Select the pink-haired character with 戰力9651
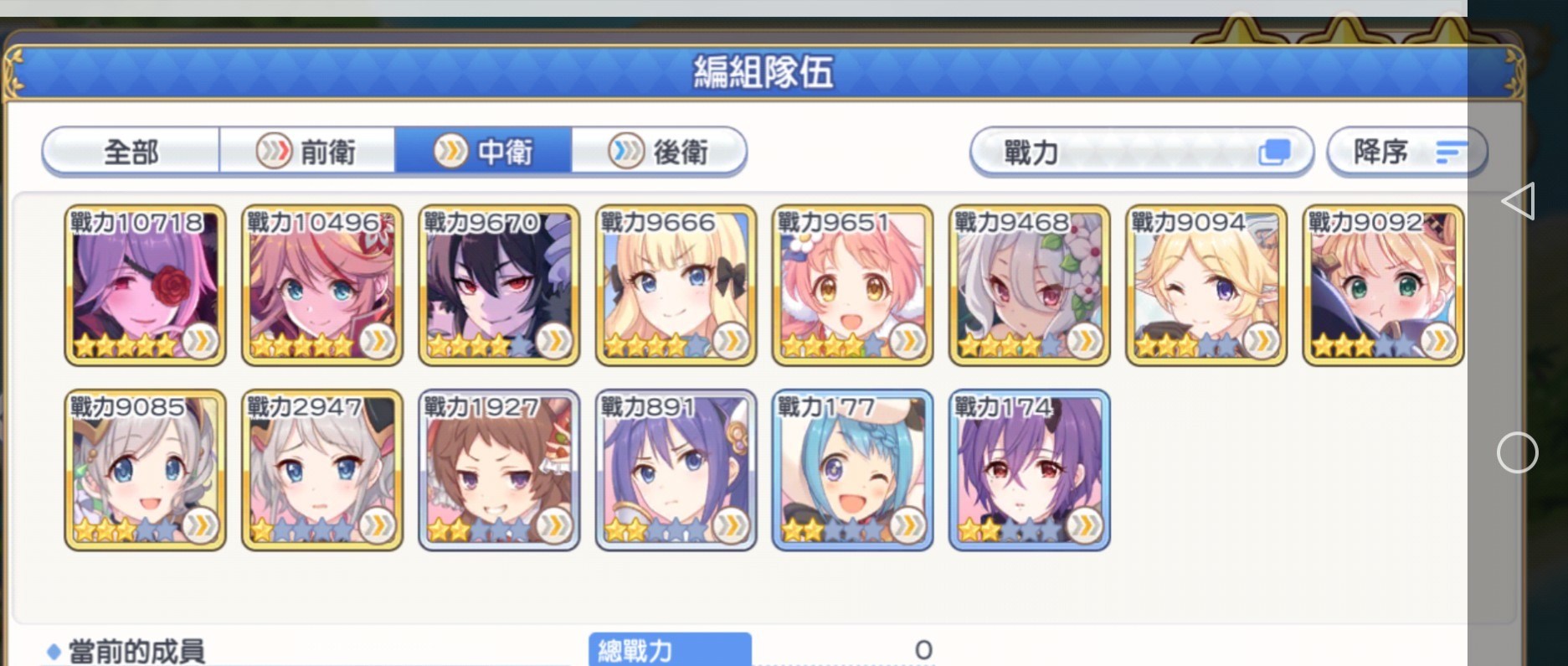This screenshot has width=1568, height=666. click(x=851, y=285)
